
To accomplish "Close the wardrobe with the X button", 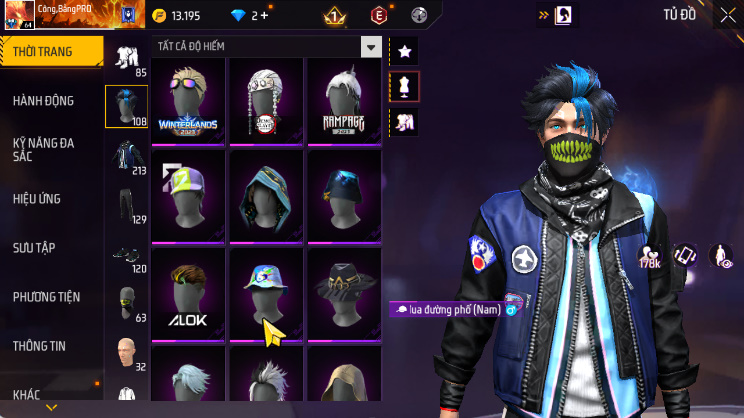I will pyautogui.click(x=727, y=15).
